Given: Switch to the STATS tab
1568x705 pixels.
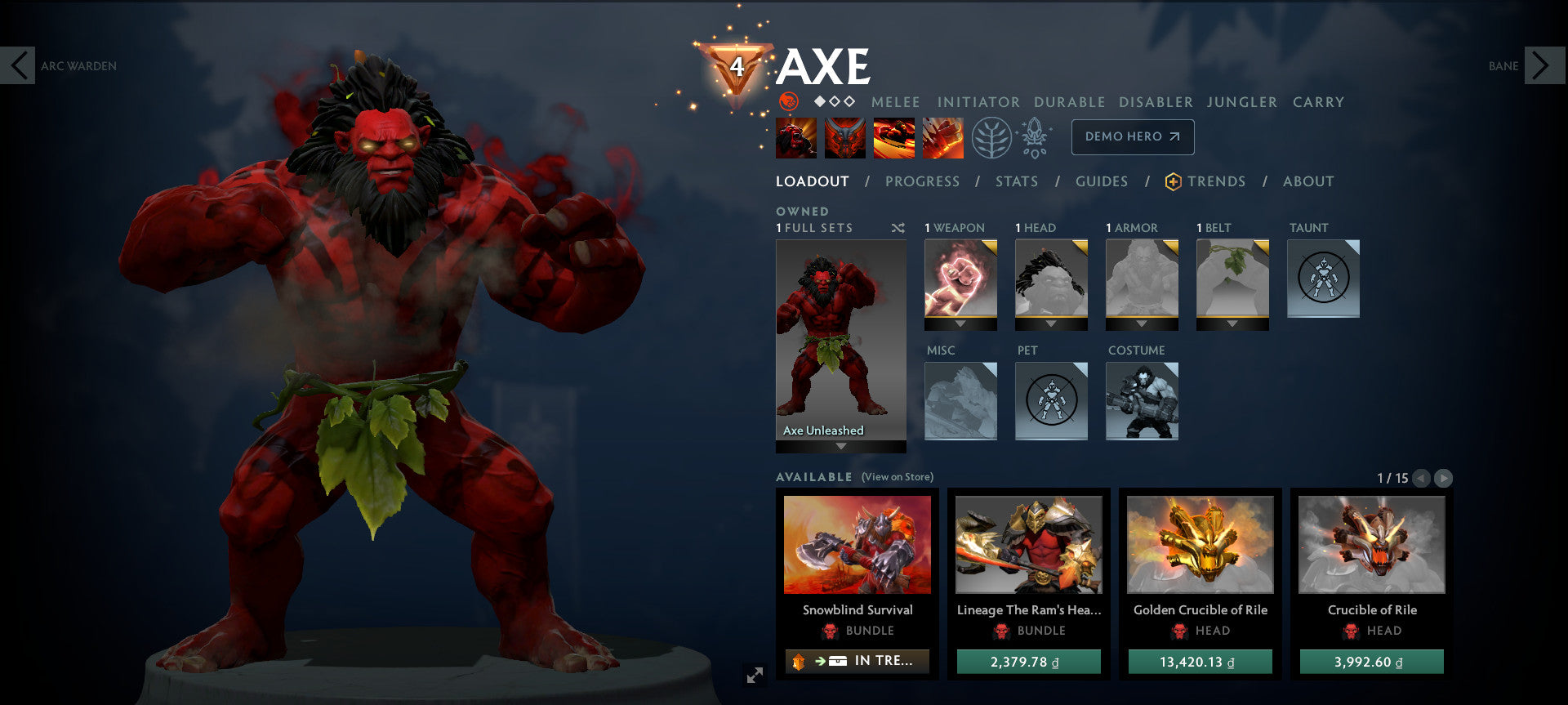Looking at the screenshot, I should point(1016,181).
